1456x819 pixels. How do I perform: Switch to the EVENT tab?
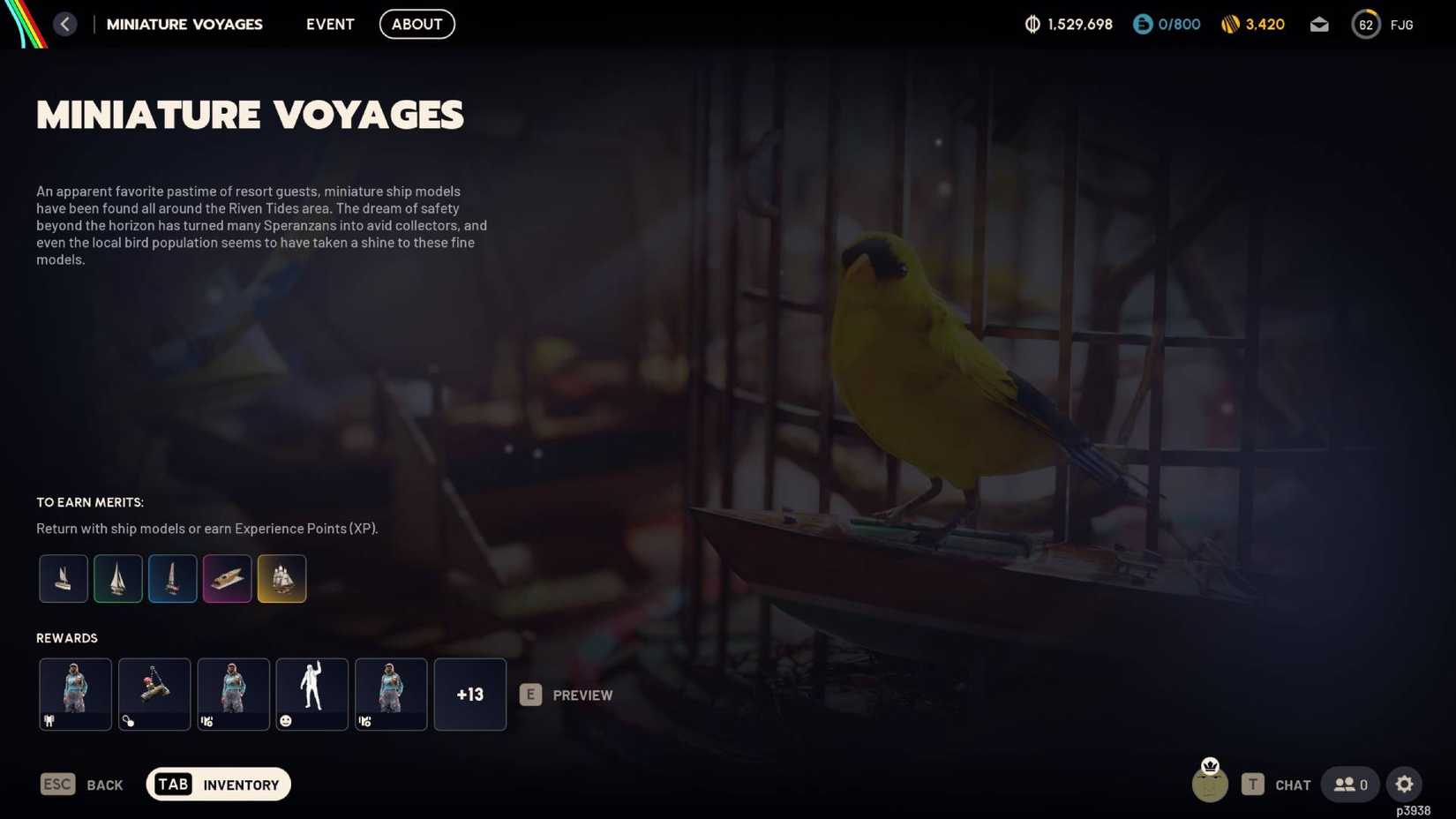[330, 24]
